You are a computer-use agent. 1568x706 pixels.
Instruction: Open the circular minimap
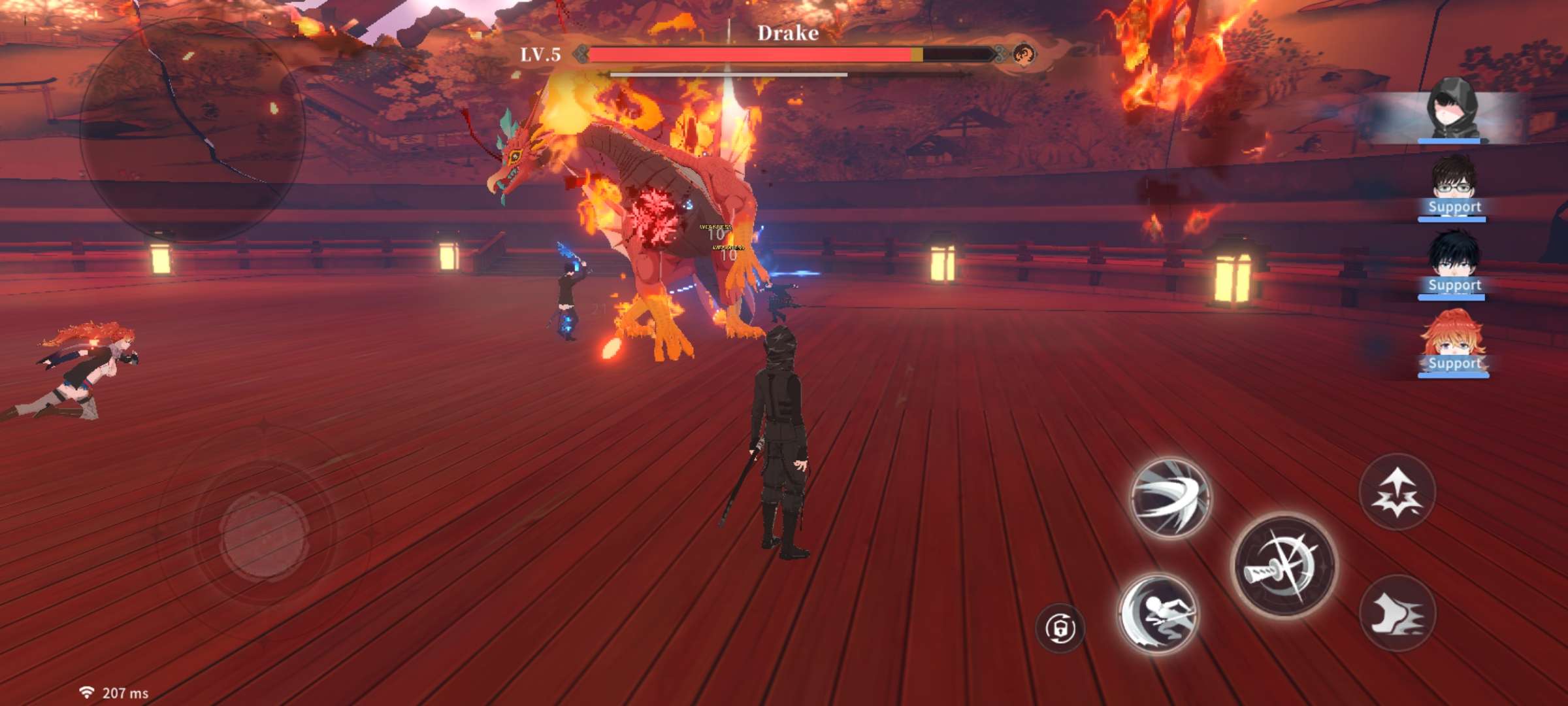click(193, 127)
